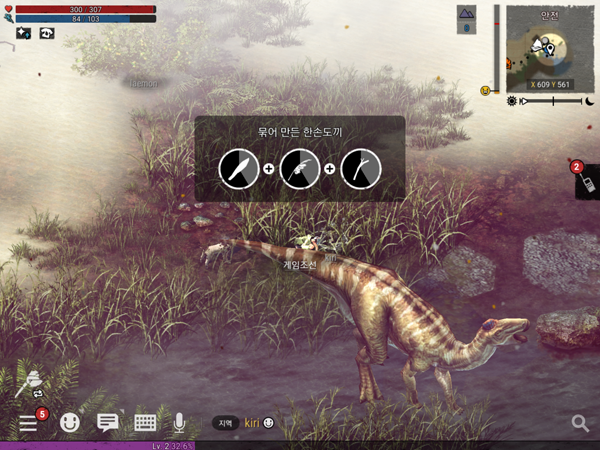Select the middle recipe ingredient icon
This screenshot has height=450, width=600.
pyautogui.click(x=299, y=169)
